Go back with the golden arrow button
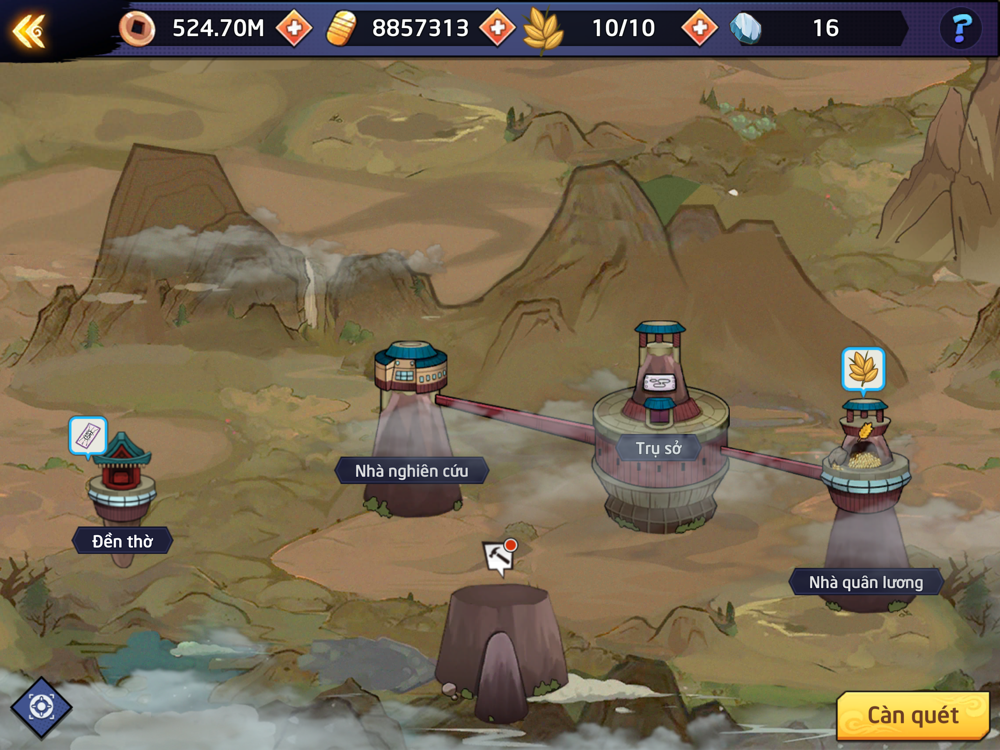Screen dimensions: 1000x750 coord(28,30)
